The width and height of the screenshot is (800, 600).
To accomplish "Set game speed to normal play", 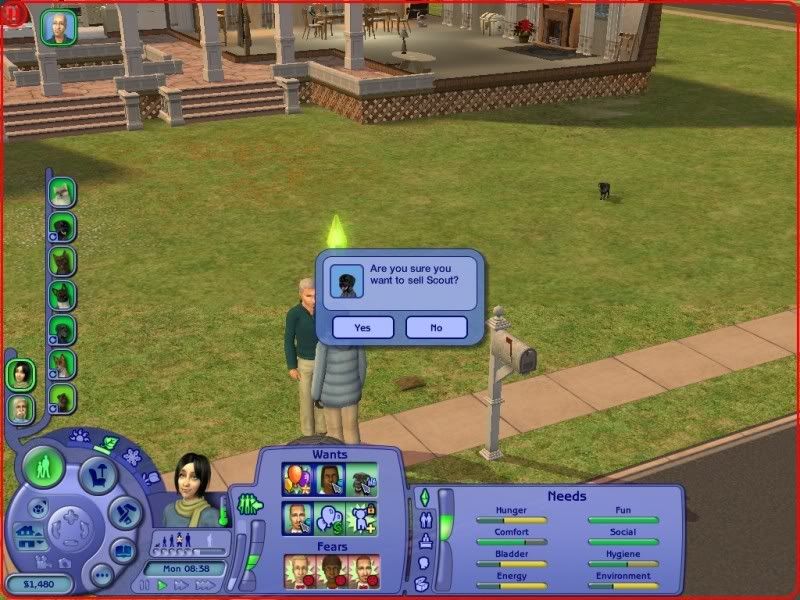I will (162, 585).
